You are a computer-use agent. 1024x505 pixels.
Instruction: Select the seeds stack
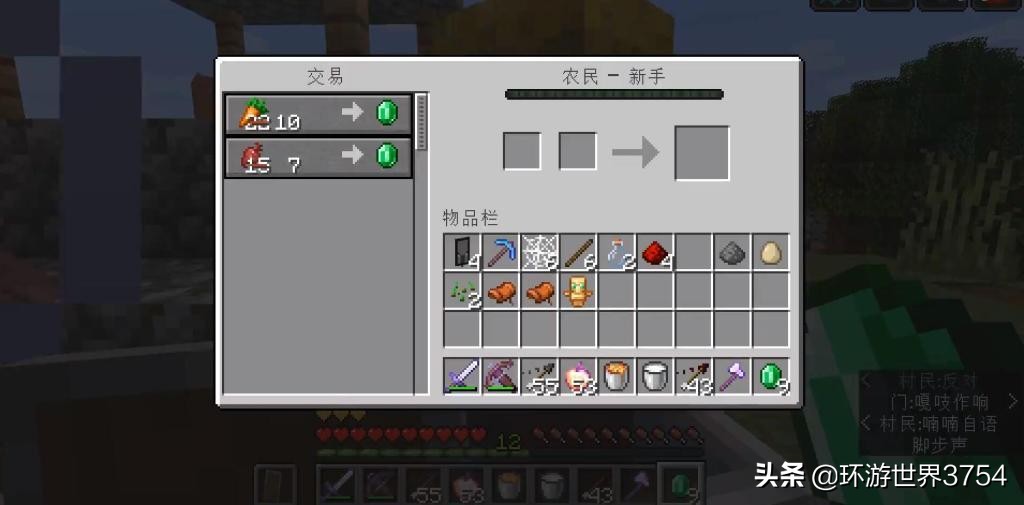coord(461,292)
